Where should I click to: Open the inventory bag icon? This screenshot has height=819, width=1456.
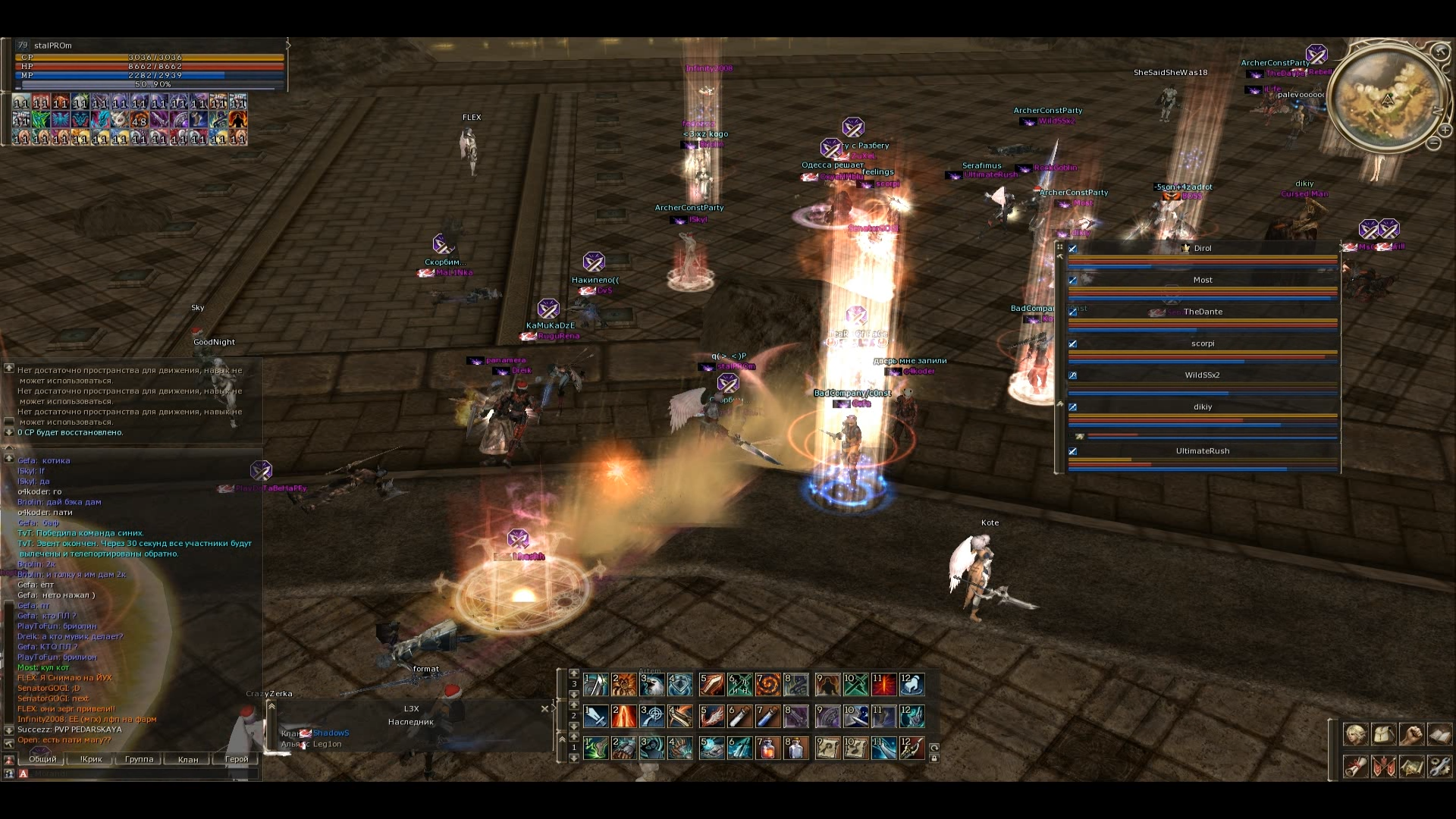(x=1383, y=734)
